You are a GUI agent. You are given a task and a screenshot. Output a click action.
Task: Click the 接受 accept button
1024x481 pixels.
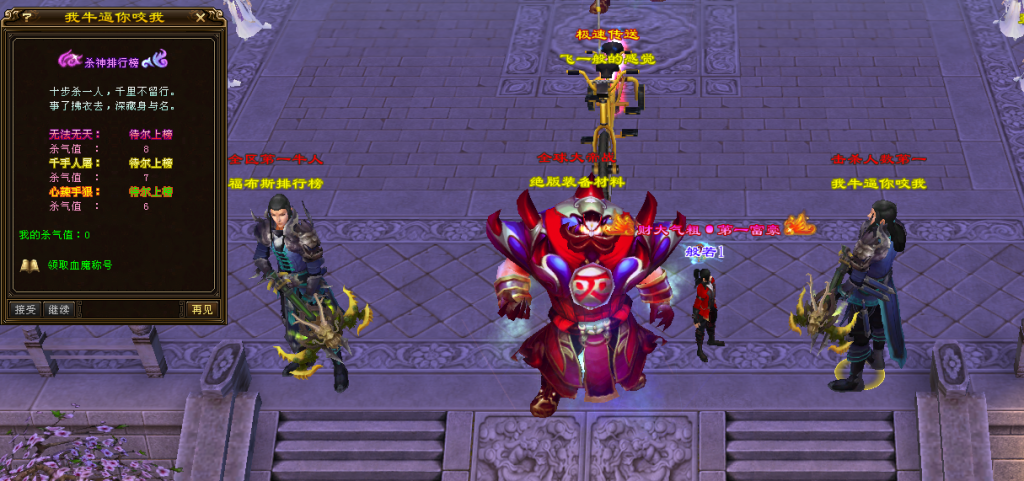[25, 309]
